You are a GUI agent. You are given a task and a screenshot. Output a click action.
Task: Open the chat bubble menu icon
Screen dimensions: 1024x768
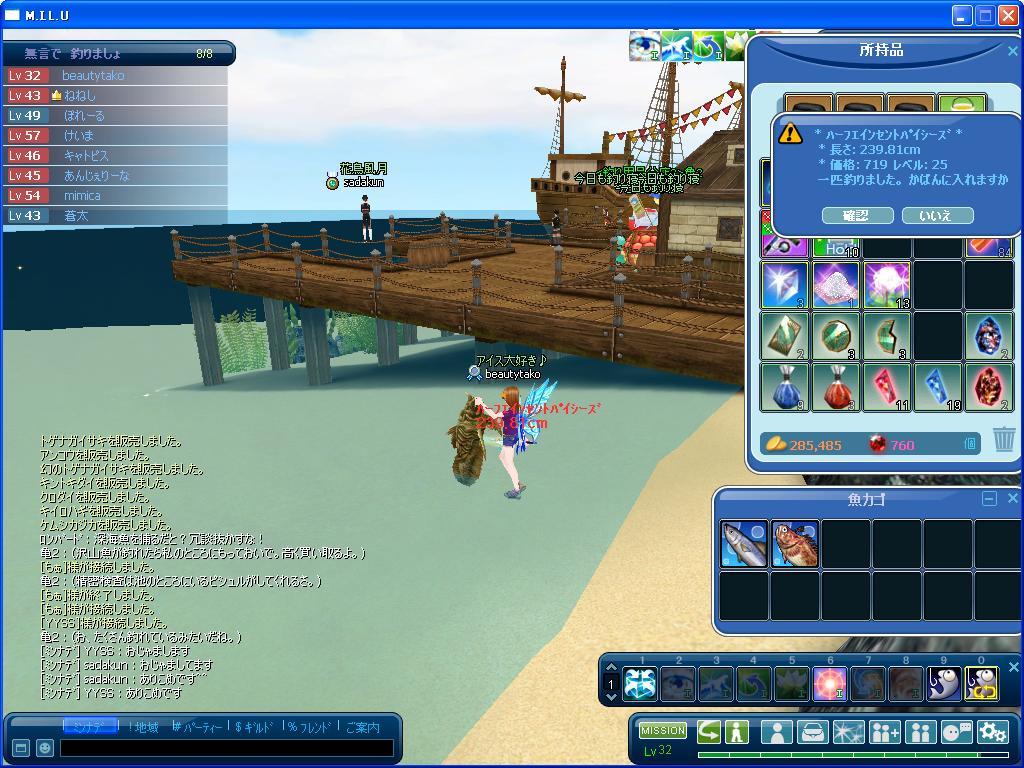click(957, 732)
